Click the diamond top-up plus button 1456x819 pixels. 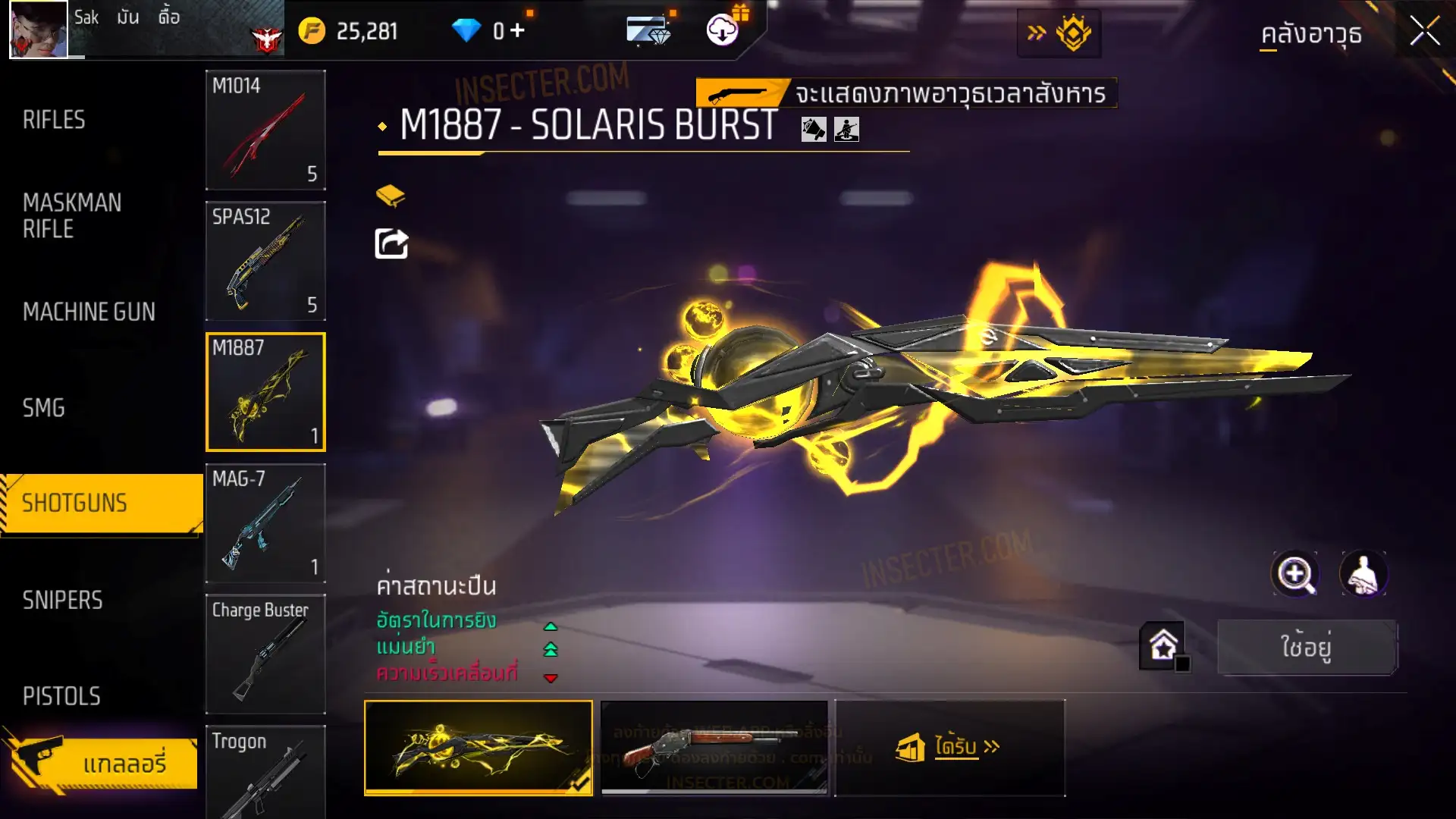click(517, 31)
